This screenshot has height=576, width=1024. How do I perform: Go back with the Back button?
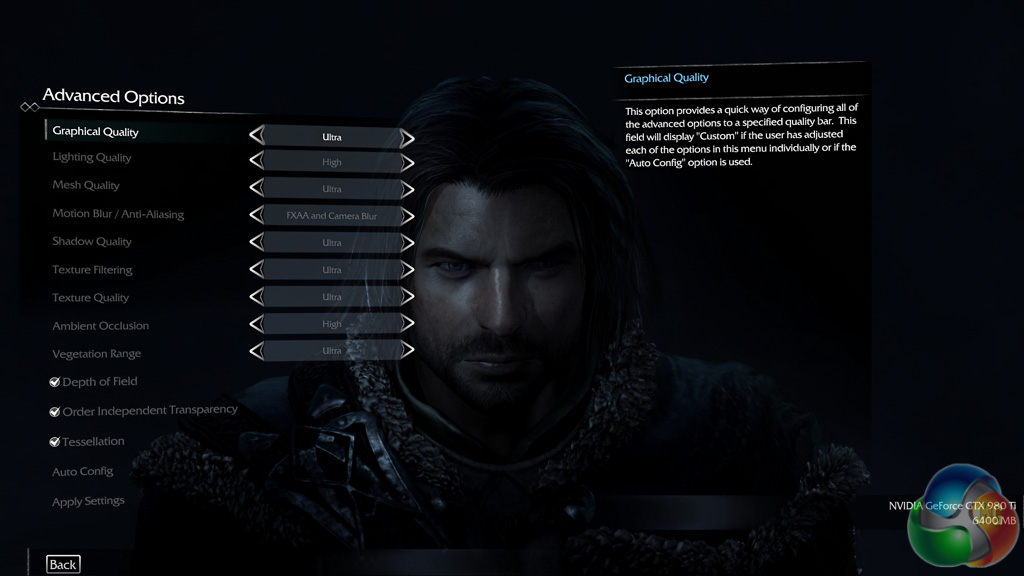63,565
